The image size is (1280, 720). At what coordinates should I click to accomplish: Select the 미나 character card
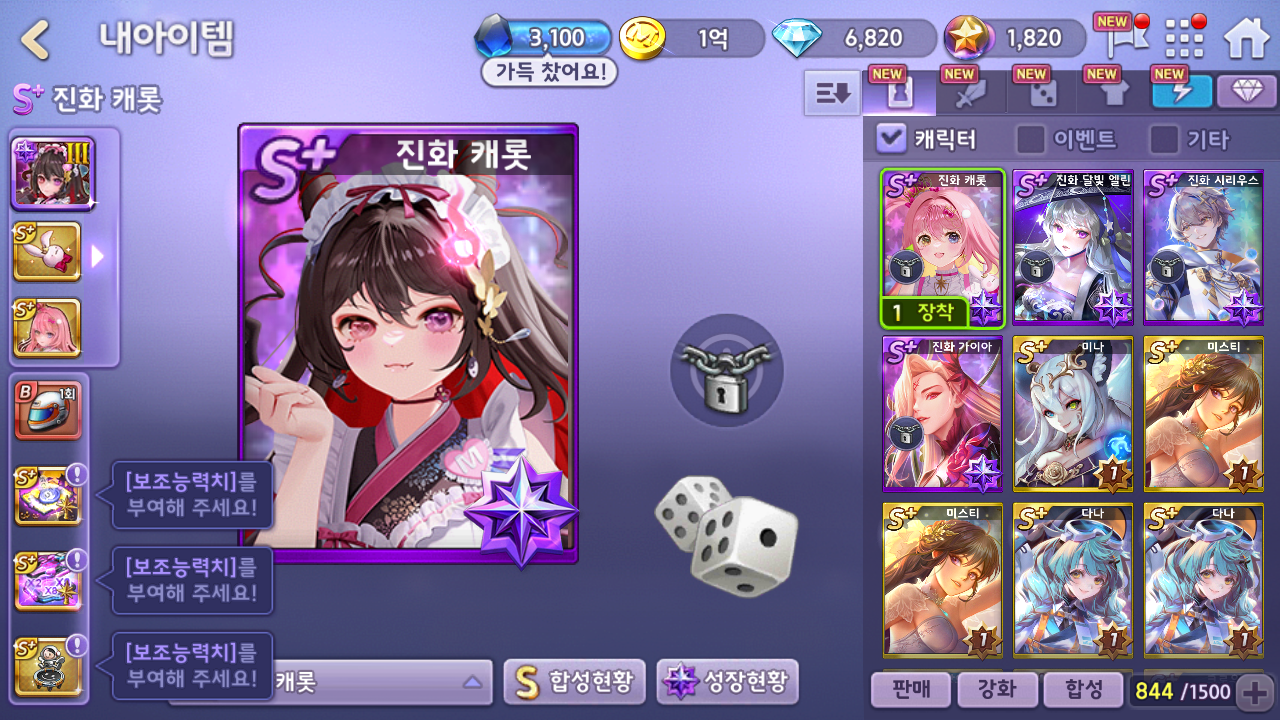coord(1072,413)
